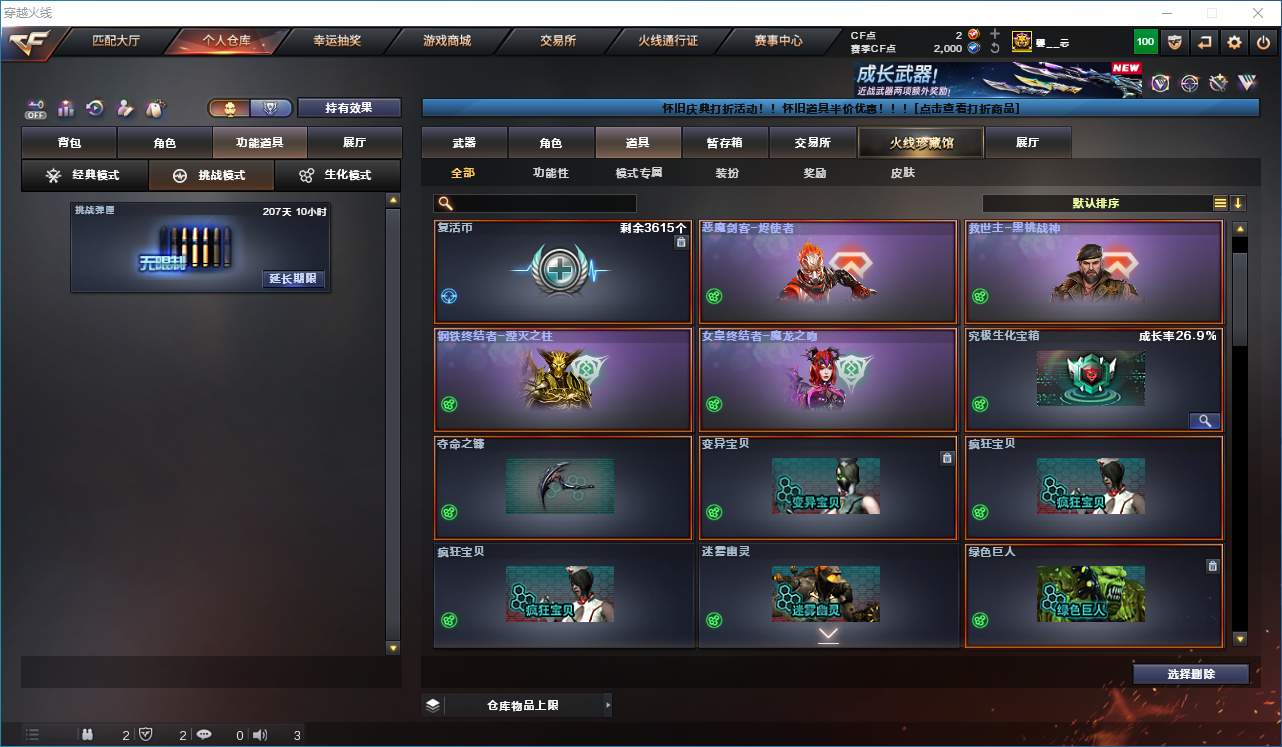
Task: Open the 匹配大厅 lobby menu
Action: (118, 41)
